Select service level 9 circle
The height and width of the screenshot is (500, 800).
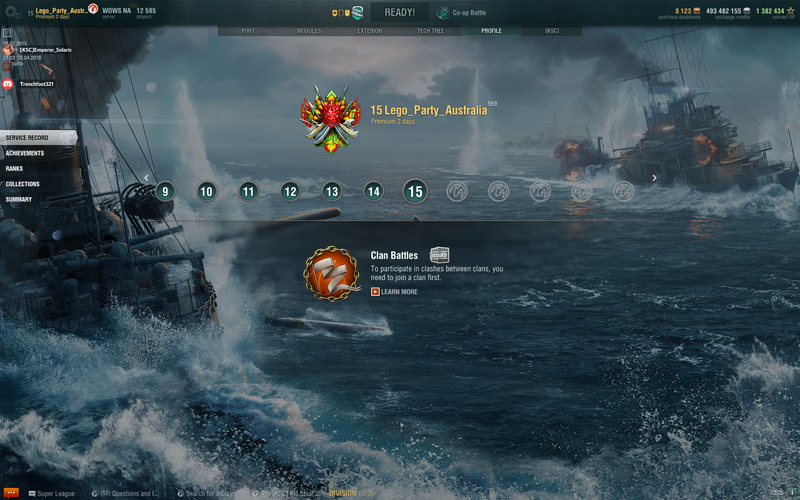tap(165, 191)
